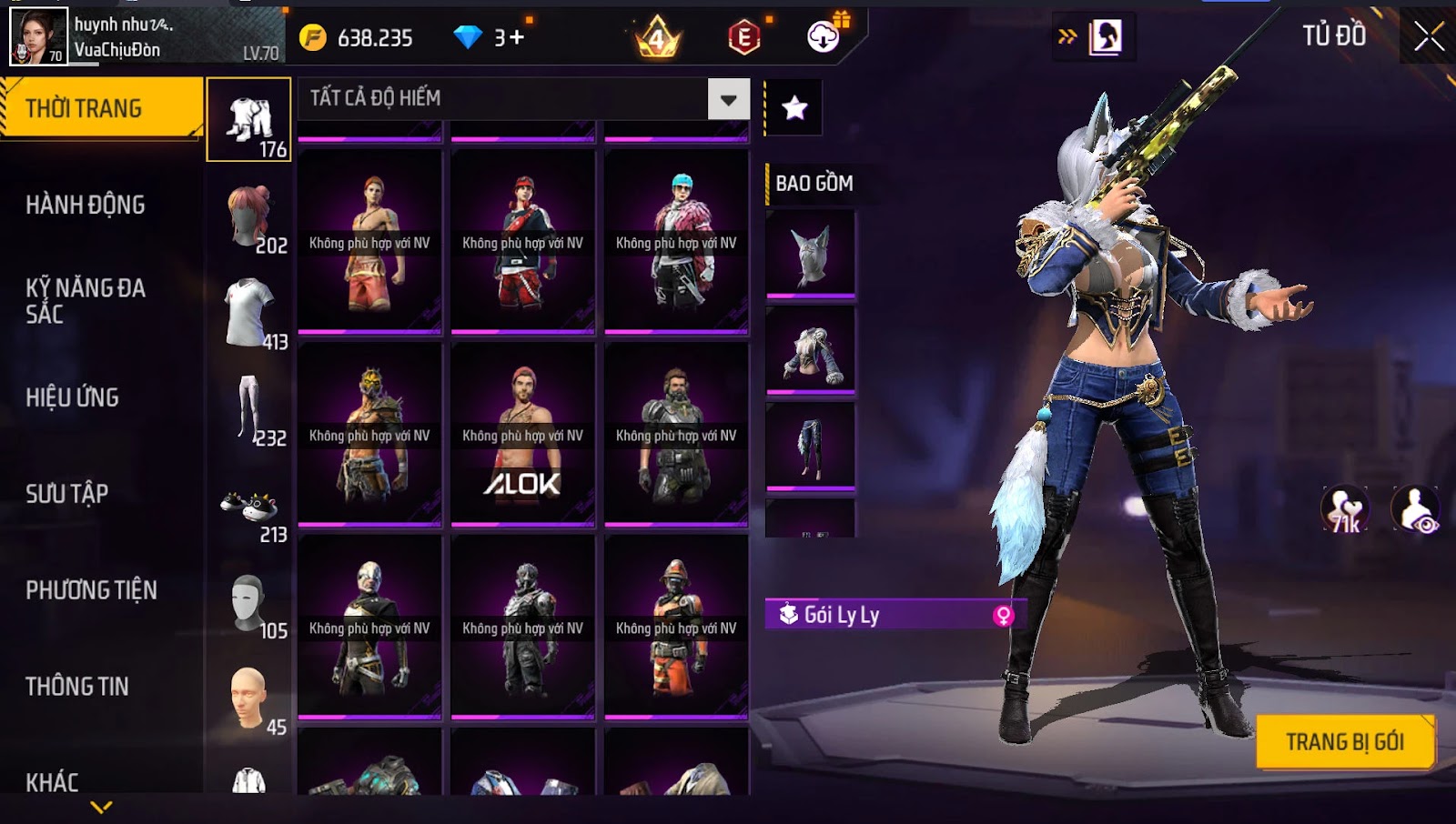Close the wardrobe screen
Screen dimensions: 1456x824
click(1429, 36)
